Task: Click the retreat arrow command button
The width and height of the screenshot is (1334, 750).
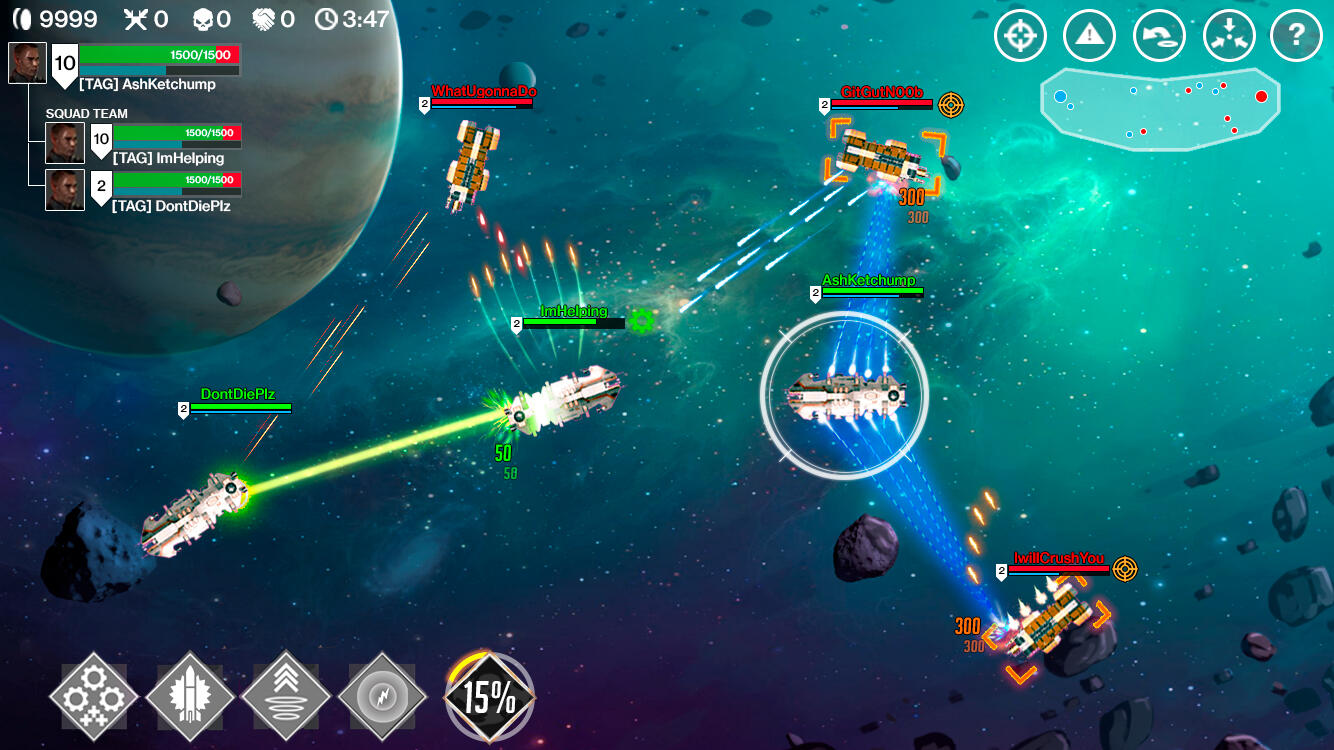Action: (x=1158, y=37)
